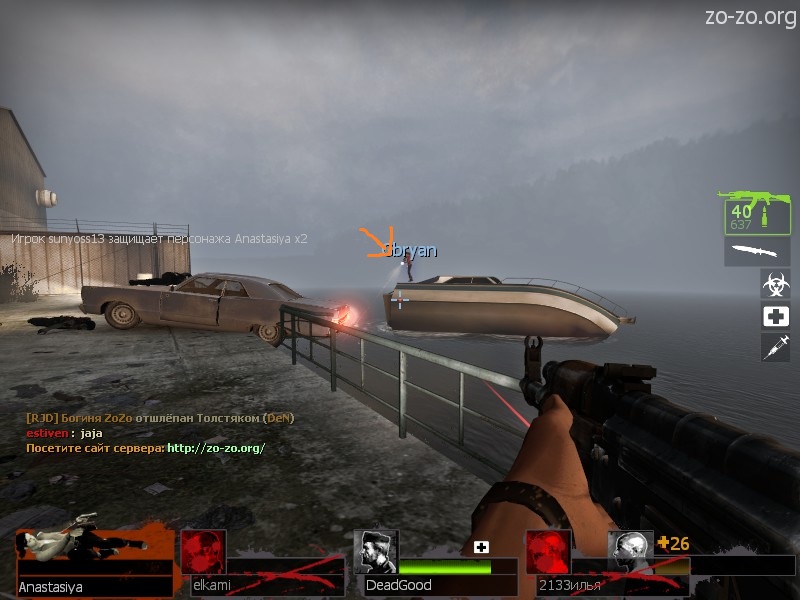The width and height of the screenshot is (800, 600).
Task: Click elkami's dead teammate portrait
Action: coord(203,552)
